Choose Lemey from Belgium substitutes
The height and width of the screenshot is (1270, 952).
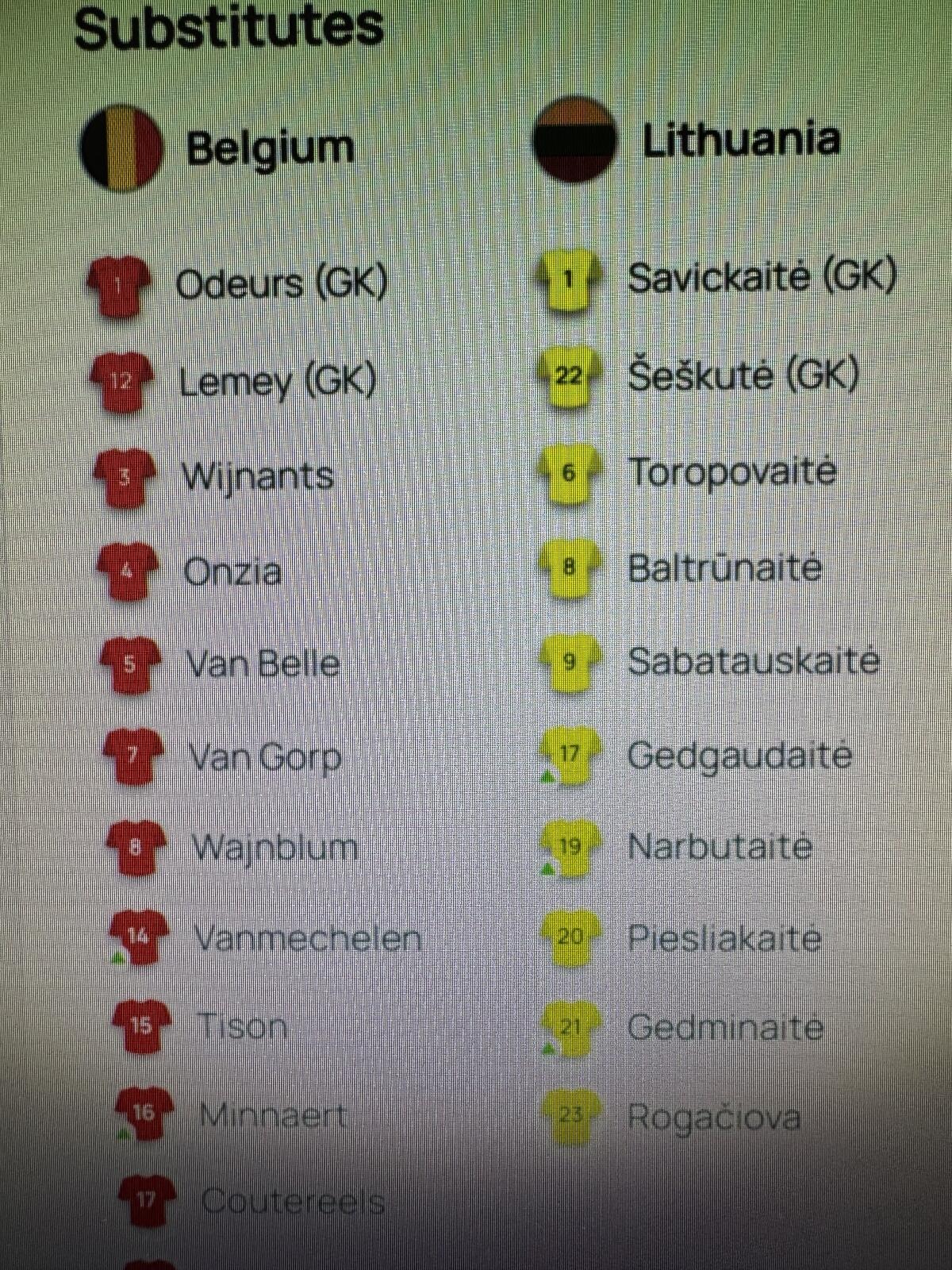[x=277, y=382]
